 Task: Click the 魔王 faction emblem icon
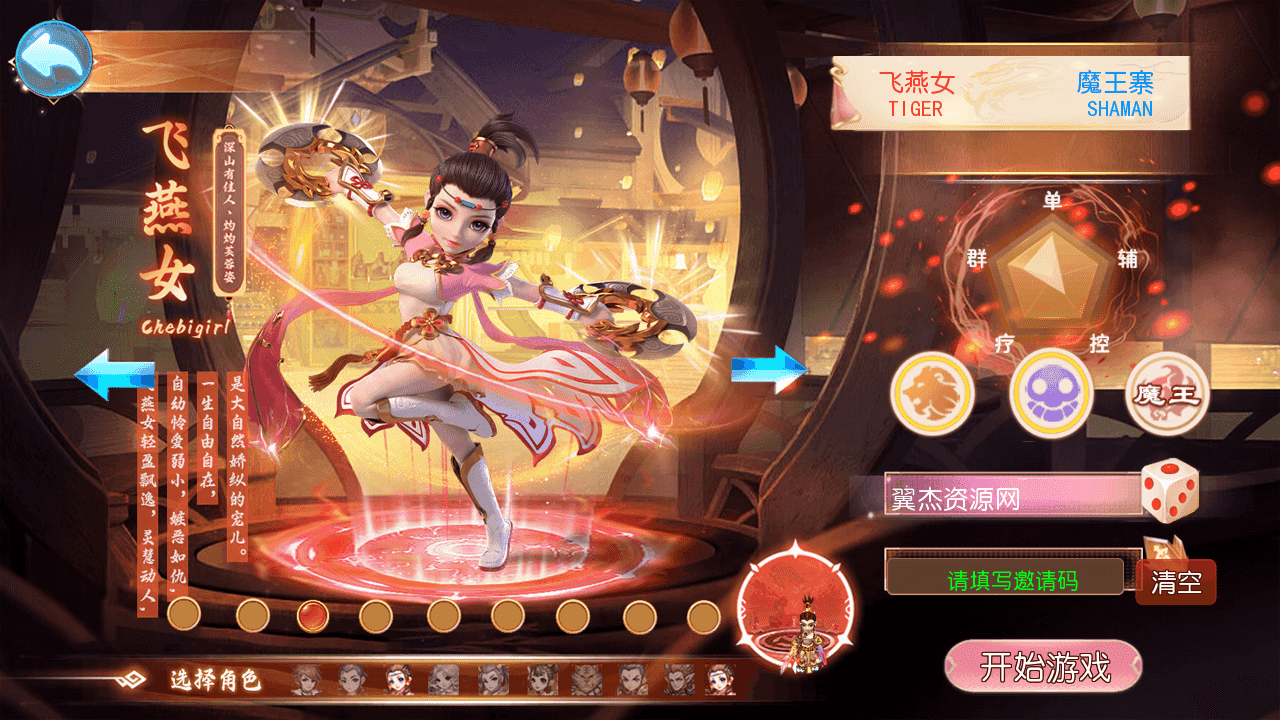pos(1165,394)
